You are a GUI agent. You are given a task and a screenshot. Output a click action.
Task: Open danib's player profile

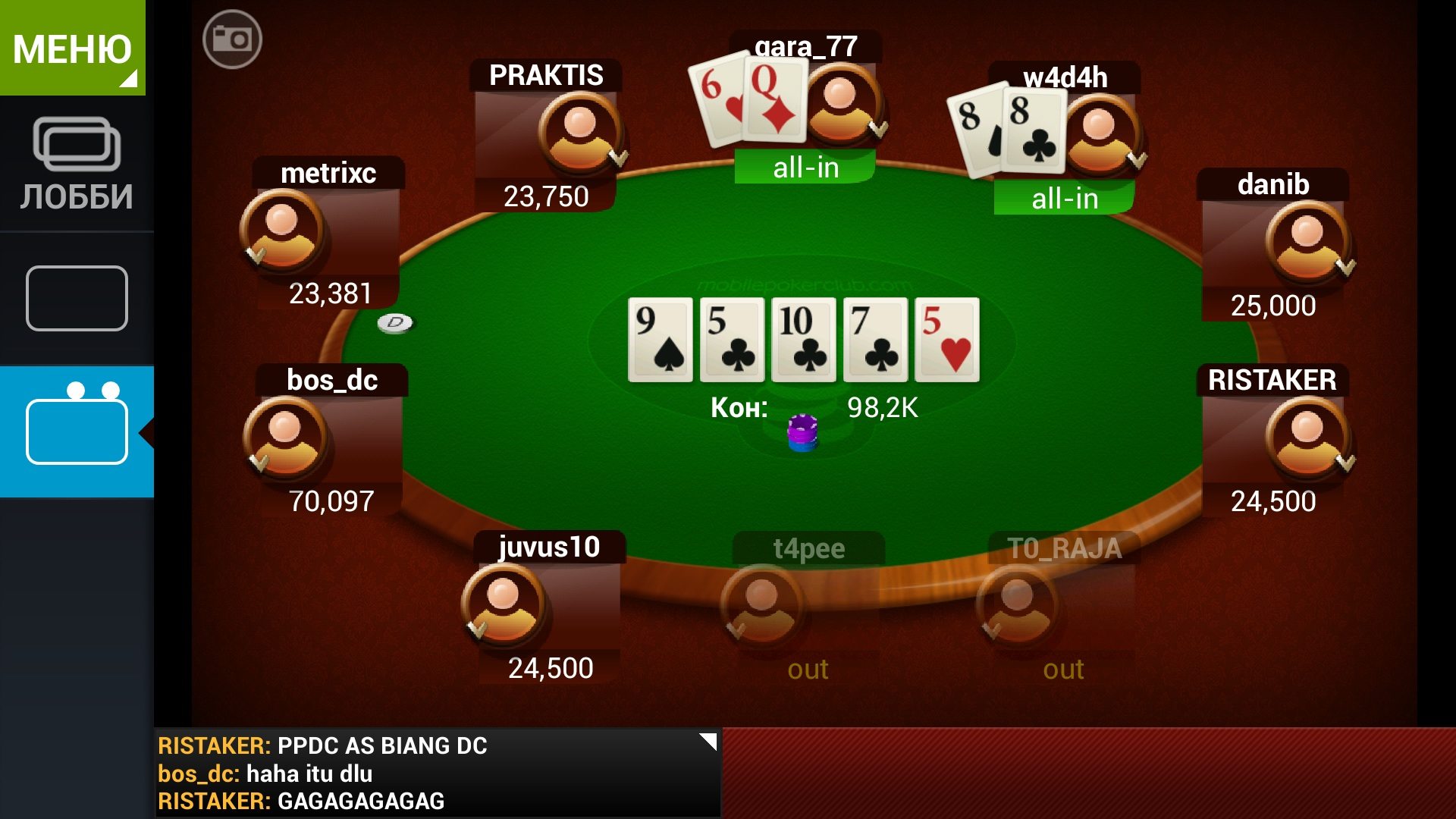click(x=1307, y=242)
